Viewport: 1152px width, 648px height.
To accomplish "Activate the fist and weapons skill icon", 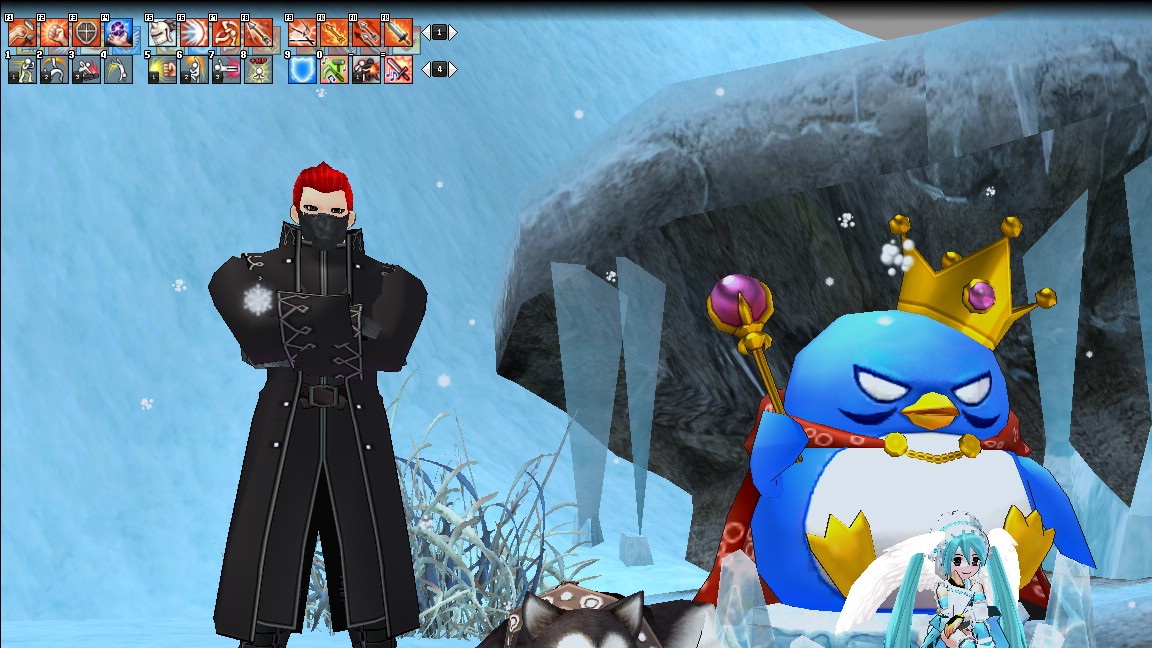I will tap(23, 33).
